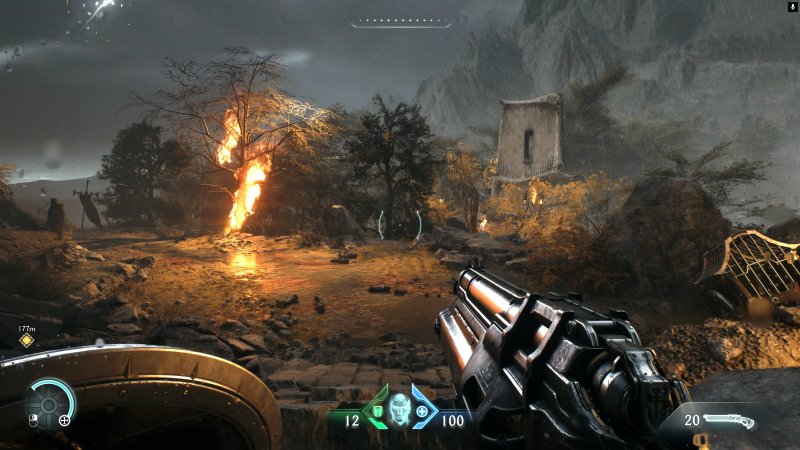Click the Slayer face portrait
Image resolution: width=800 pixels, height=450 pixels.
click(399, 407)
